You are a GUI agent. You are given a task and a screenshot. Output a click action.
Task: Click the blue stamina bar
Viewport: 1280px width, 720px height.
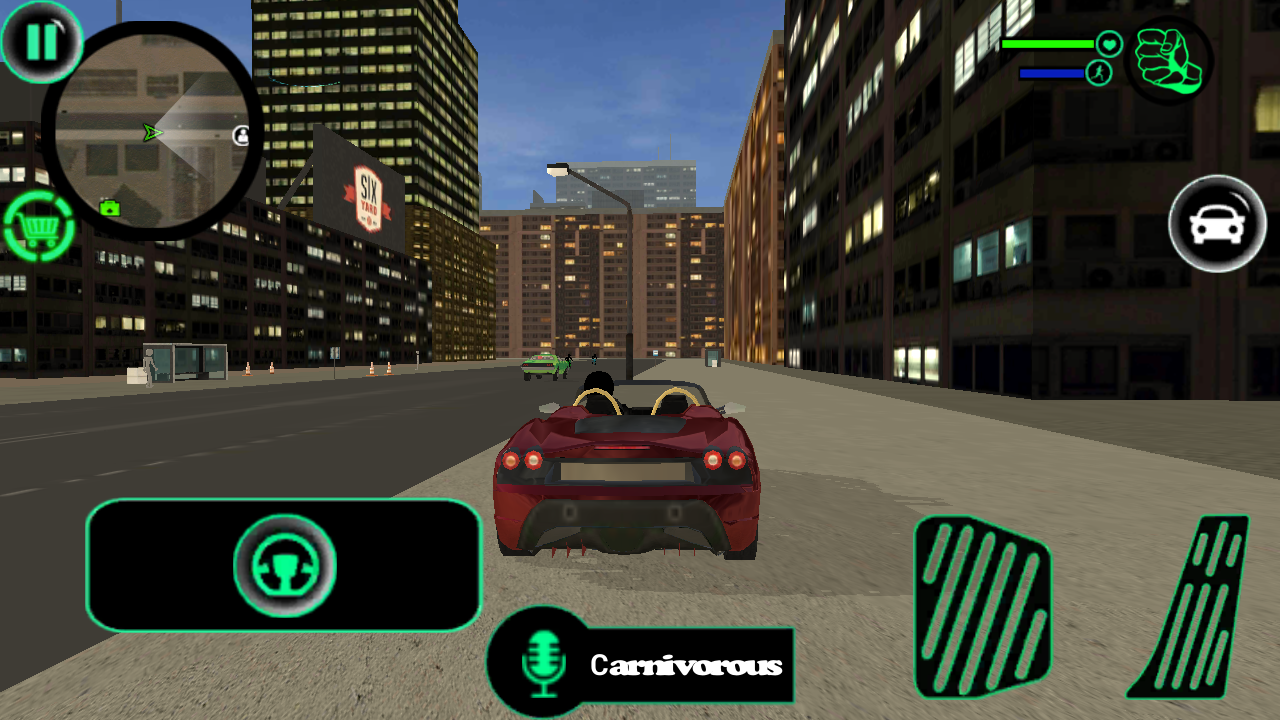(x=1050, y=72)
